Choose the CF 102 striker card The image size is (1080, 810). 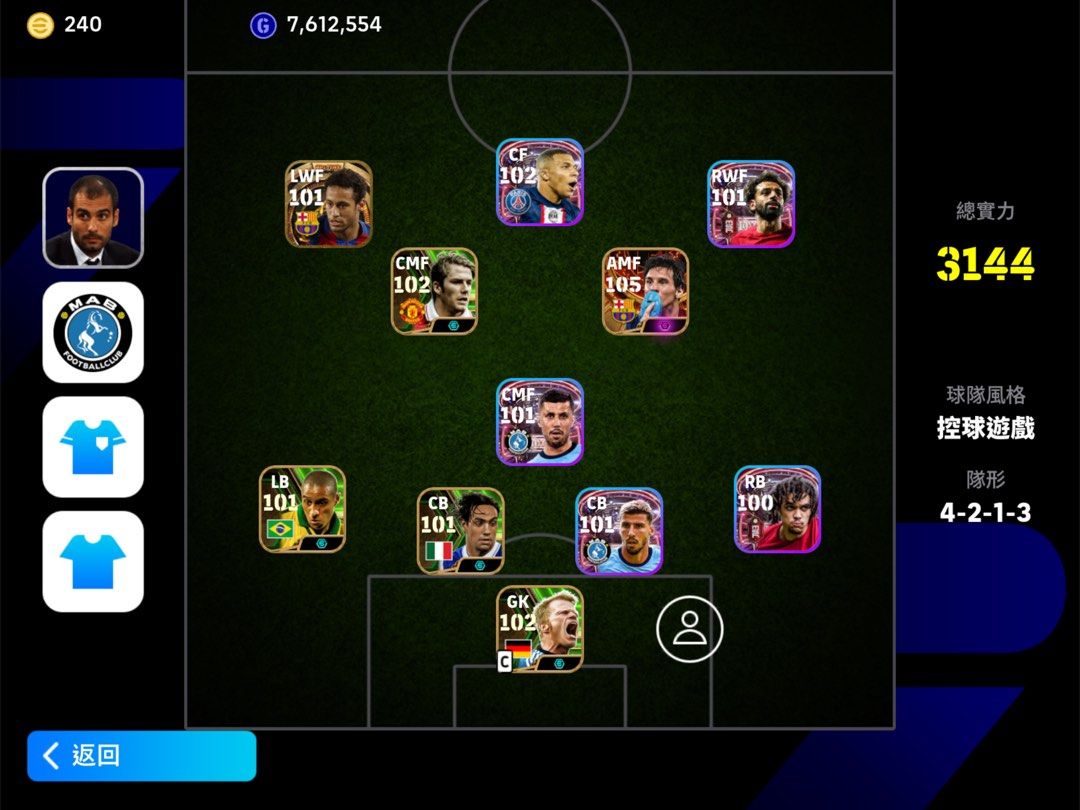click(x=540, y=182)
